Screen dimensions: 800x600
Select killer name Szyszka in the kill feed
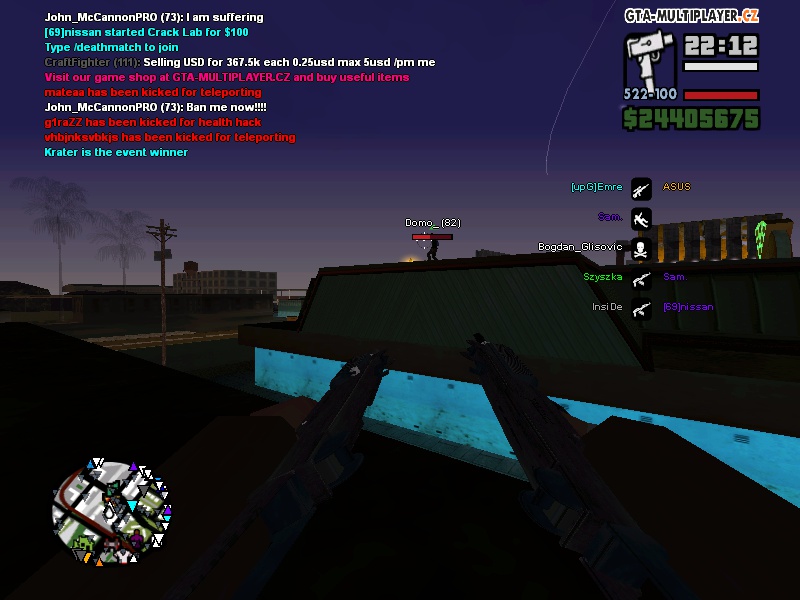(x=603, y=277)
